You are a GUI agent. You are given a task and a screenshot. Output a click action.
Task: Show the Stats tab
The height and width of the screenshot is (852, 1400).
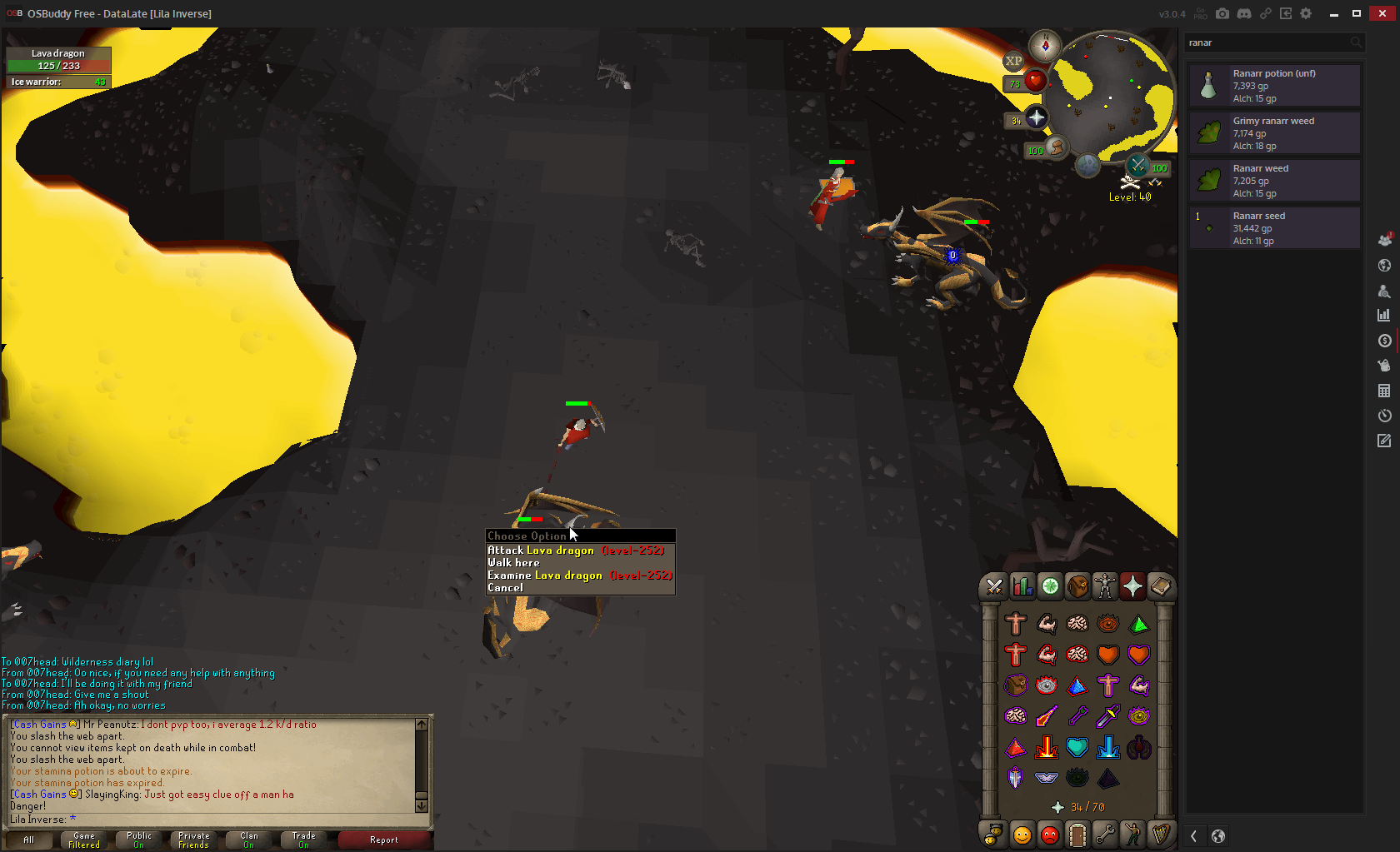tap(1022, 587)
